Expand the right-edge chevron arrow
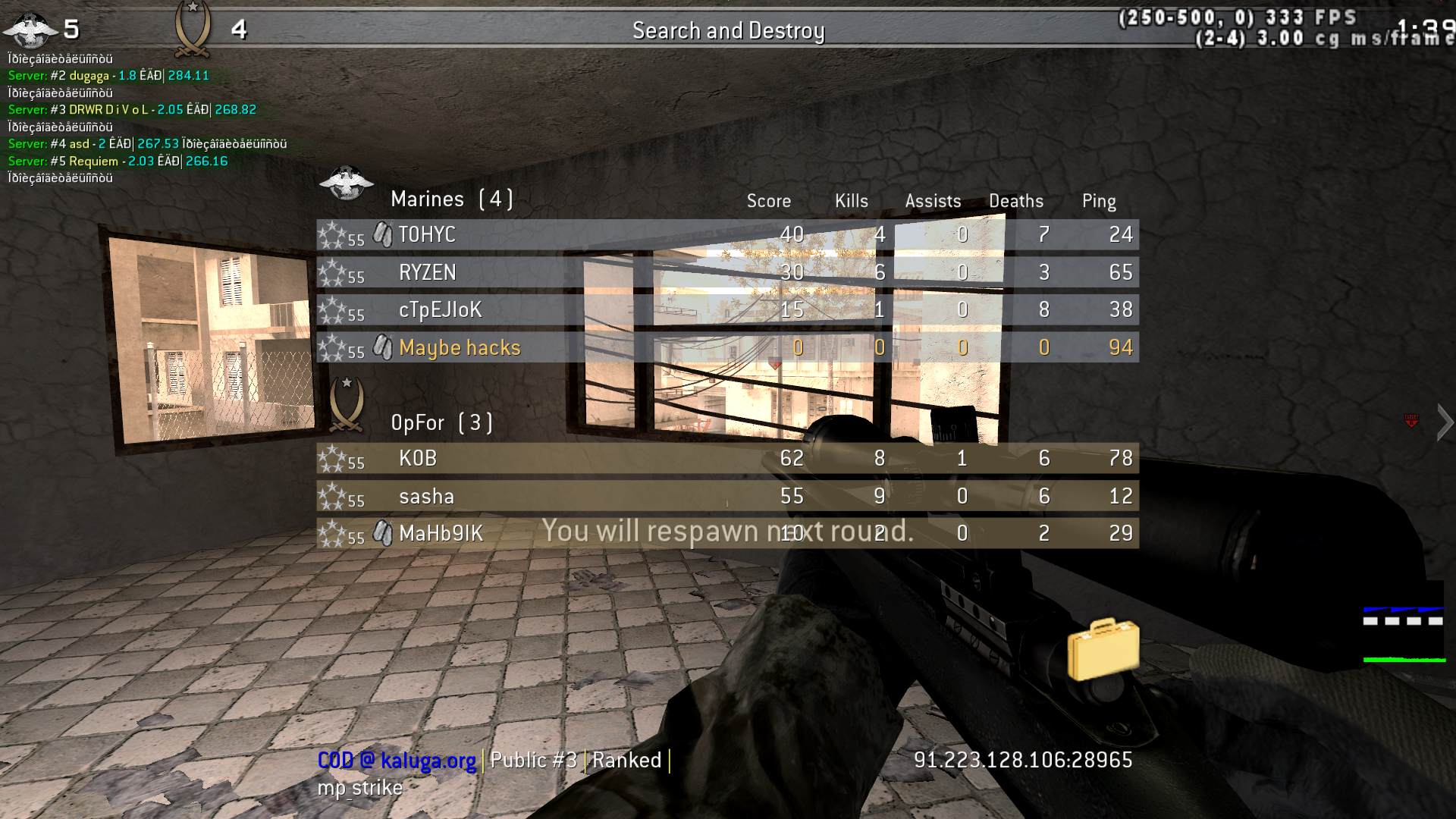Viewport: 1456px width, 819px height. [x=1443, y=422]
